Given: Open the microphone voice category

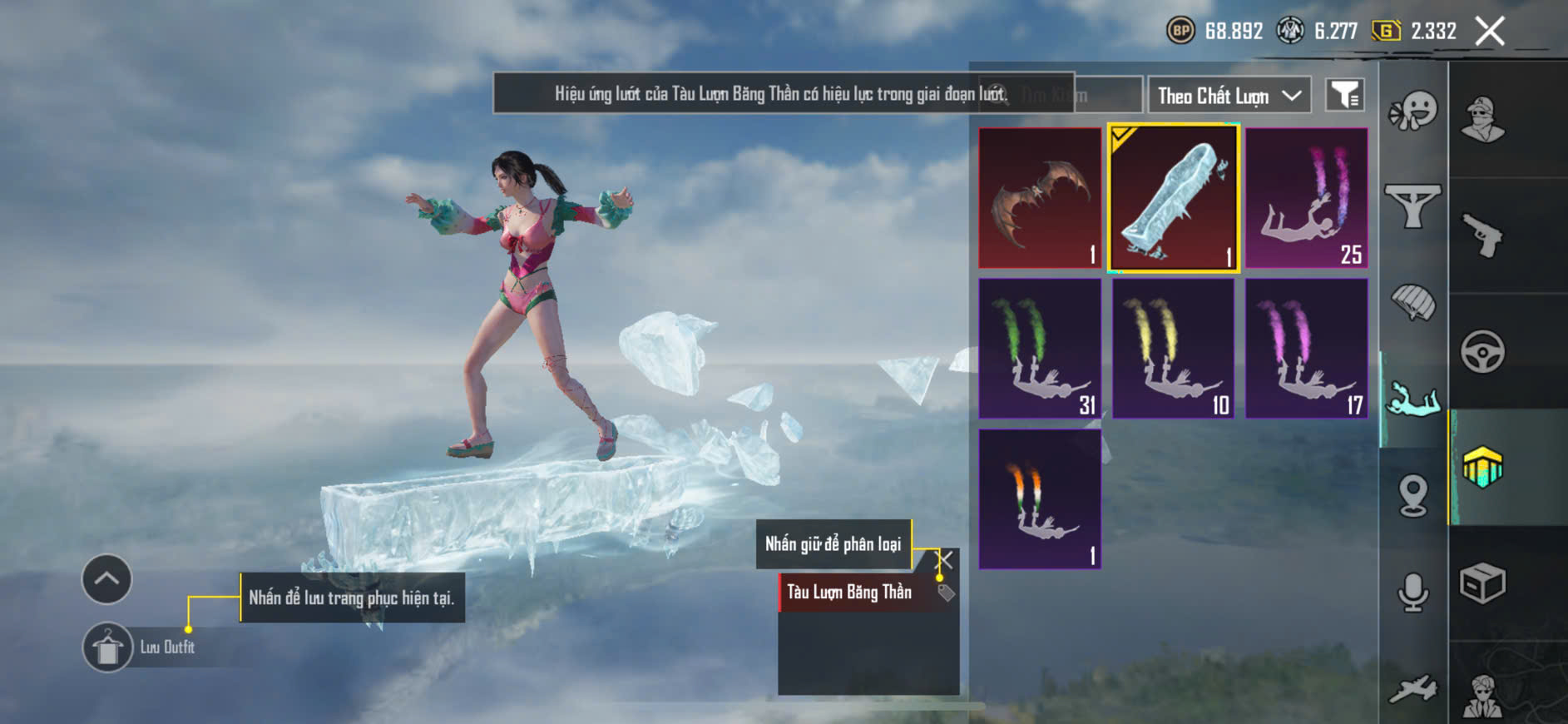Looking at the screenshot, I should pos(1413,592).
